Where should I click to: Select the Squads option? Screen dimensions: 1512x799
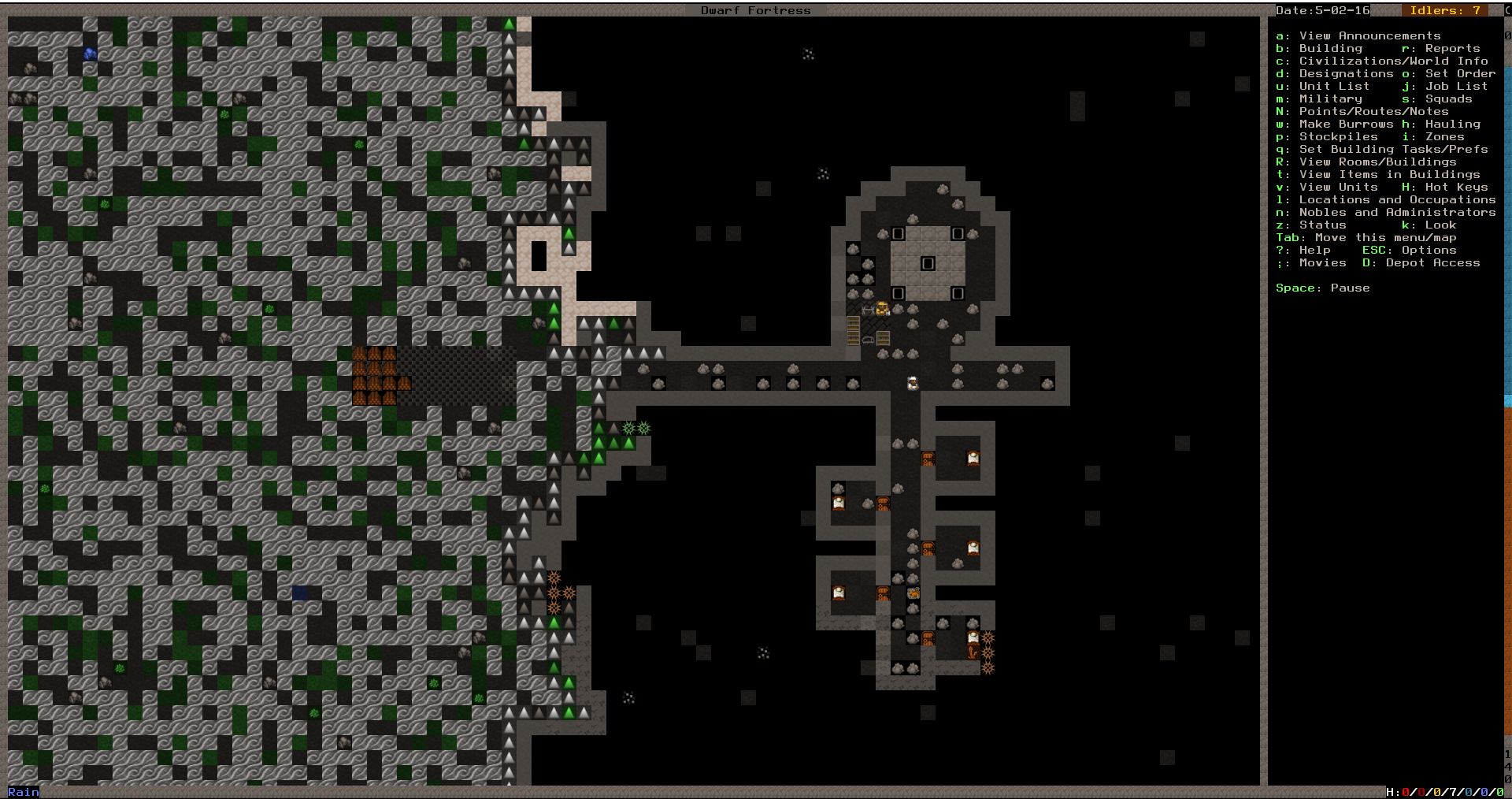(x=1448, y=98)
